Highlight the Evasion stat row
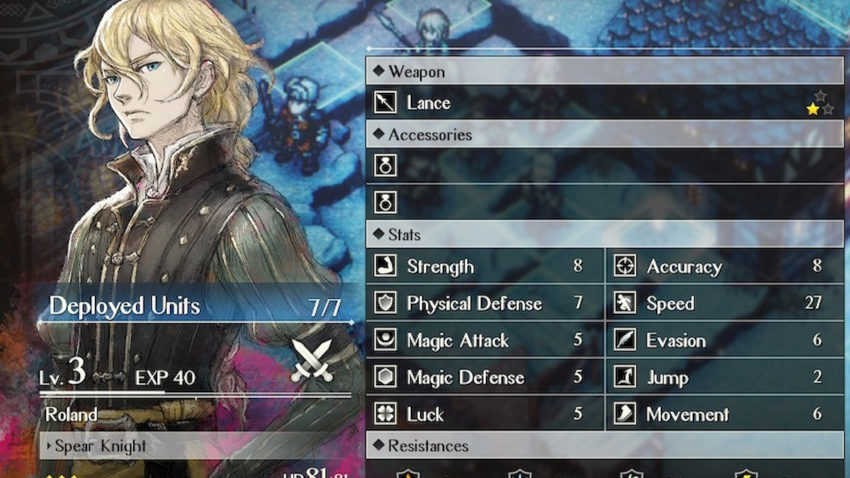The height and width of the screenshot is (478, 850). point(726,340)
